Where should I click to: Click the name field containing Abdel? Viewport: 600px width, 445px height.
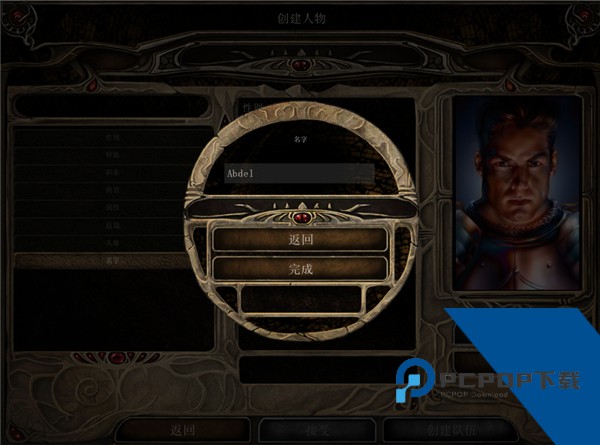(299, 173)
